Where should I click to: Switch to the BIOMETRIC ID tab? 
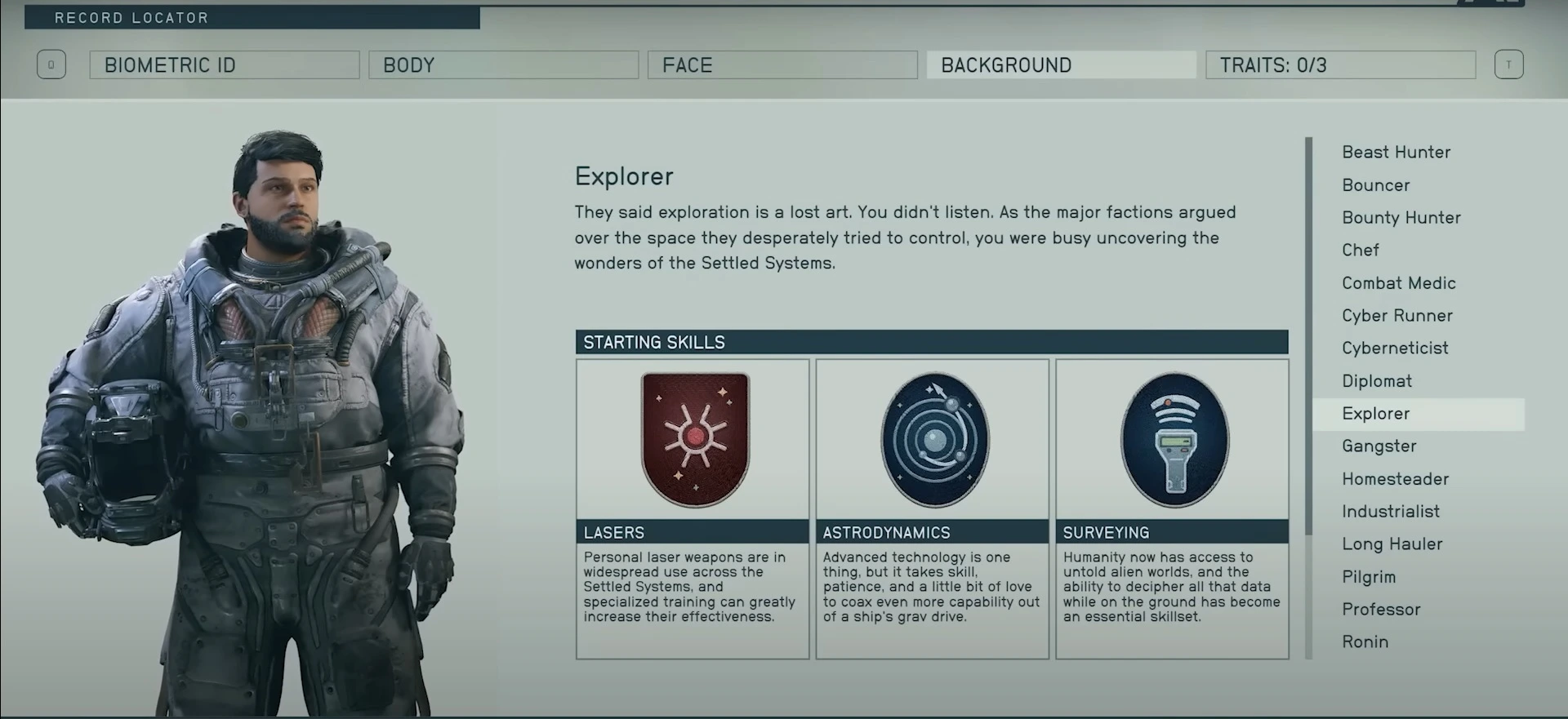[x=224, y=64]
